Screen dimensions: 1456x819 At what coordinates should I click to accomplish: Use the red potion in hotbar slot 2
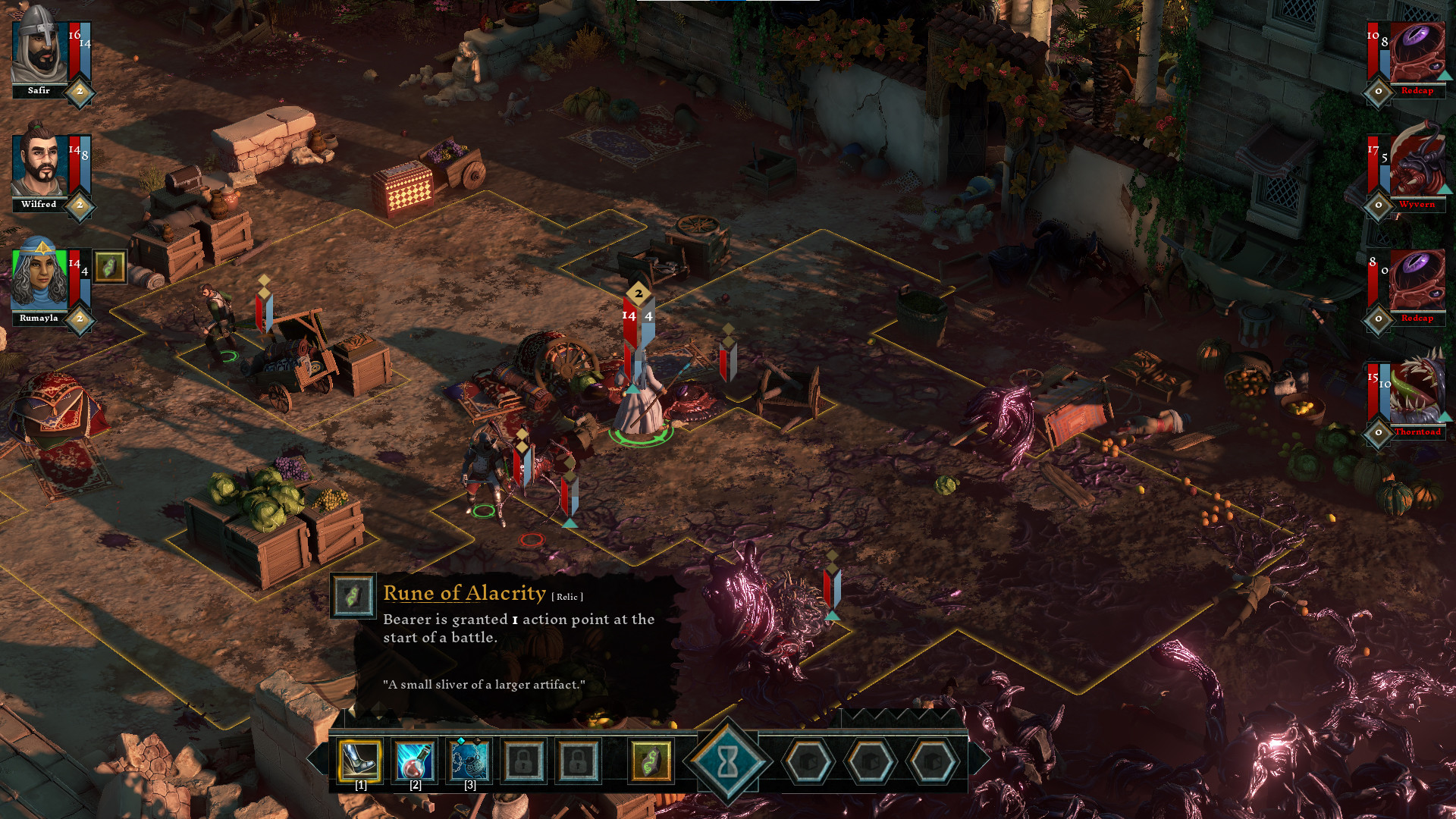(416, 761)
